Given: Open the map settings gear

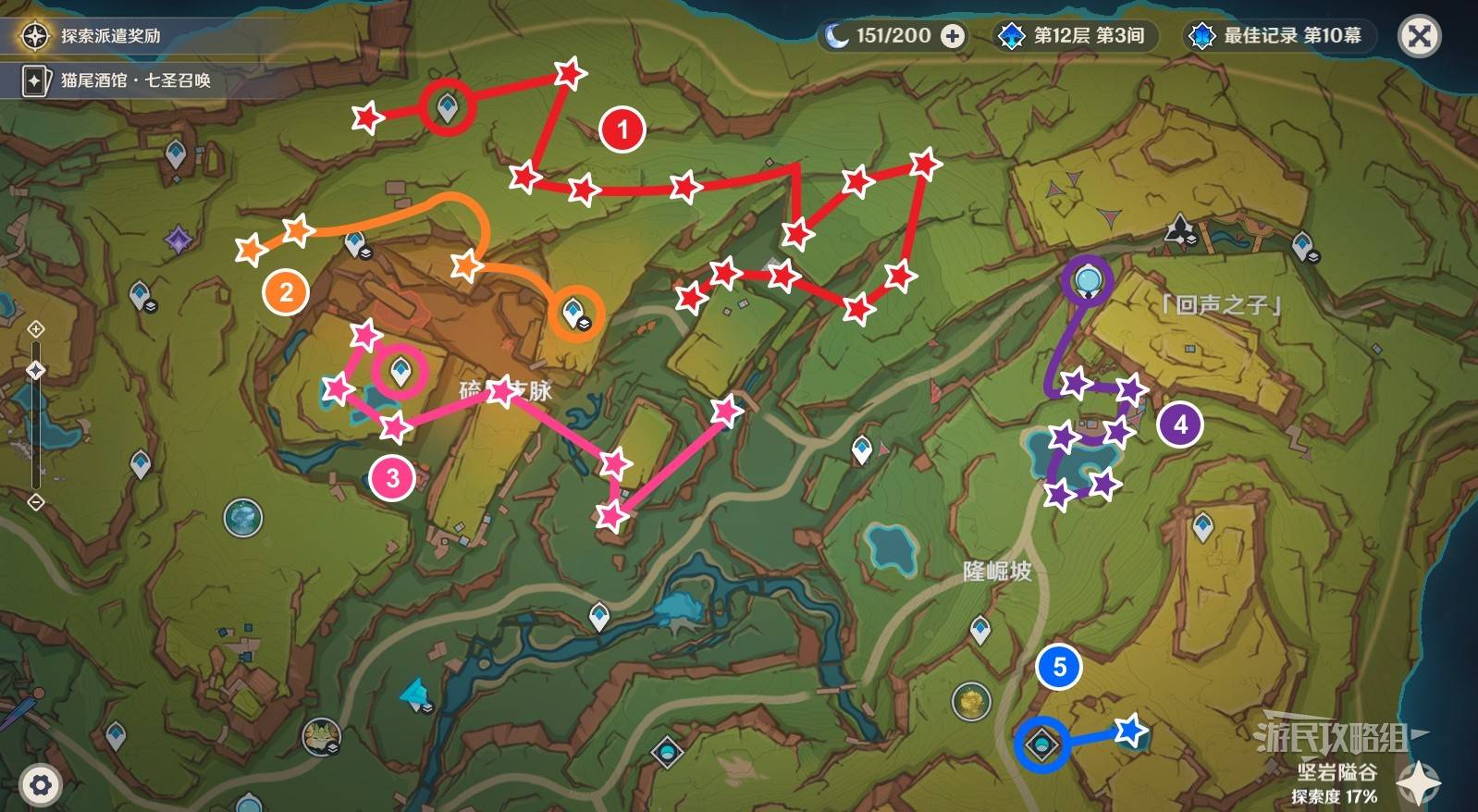Looking at the screenshot, I should pos(40,785).
